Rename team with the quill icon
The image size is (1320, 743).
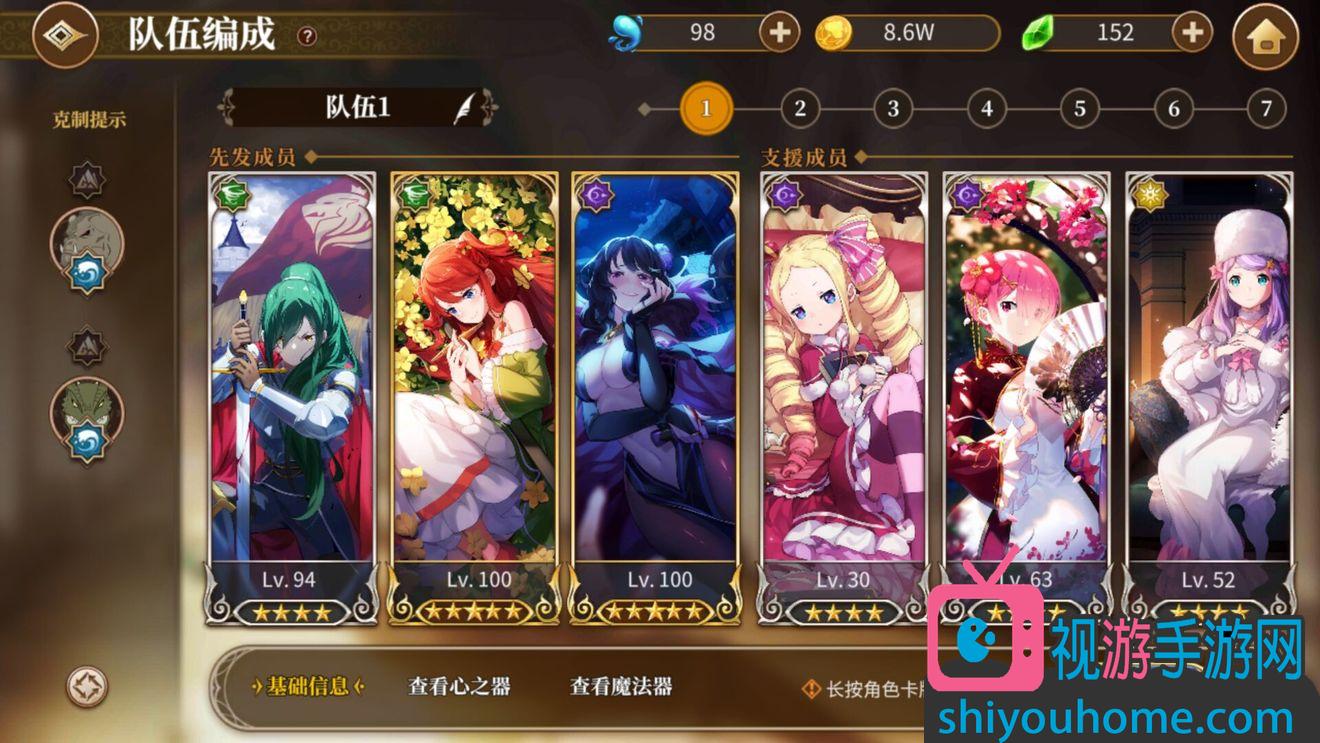click(x=465, y=108)
